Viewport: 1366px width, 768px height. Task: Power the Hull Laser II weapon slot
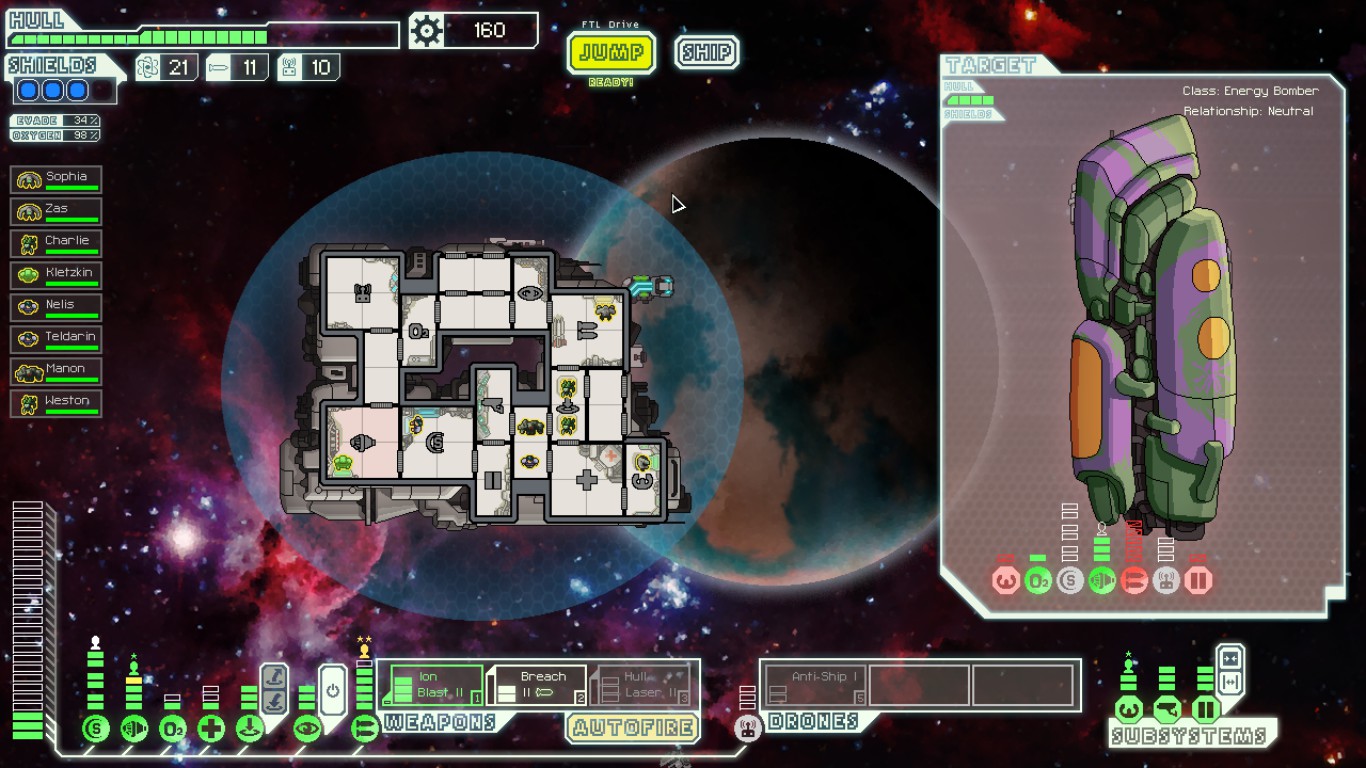click(x=641, y=685)
